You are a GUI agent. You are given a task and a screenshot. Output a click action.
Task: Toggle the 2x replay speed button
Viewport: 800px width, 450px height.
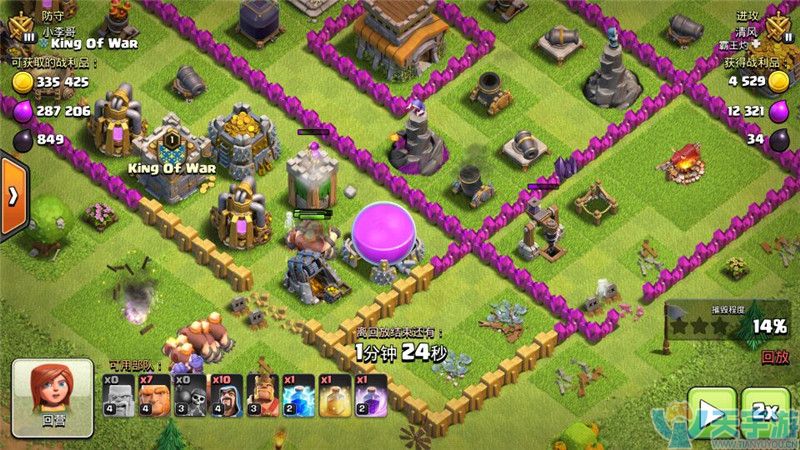765,413
